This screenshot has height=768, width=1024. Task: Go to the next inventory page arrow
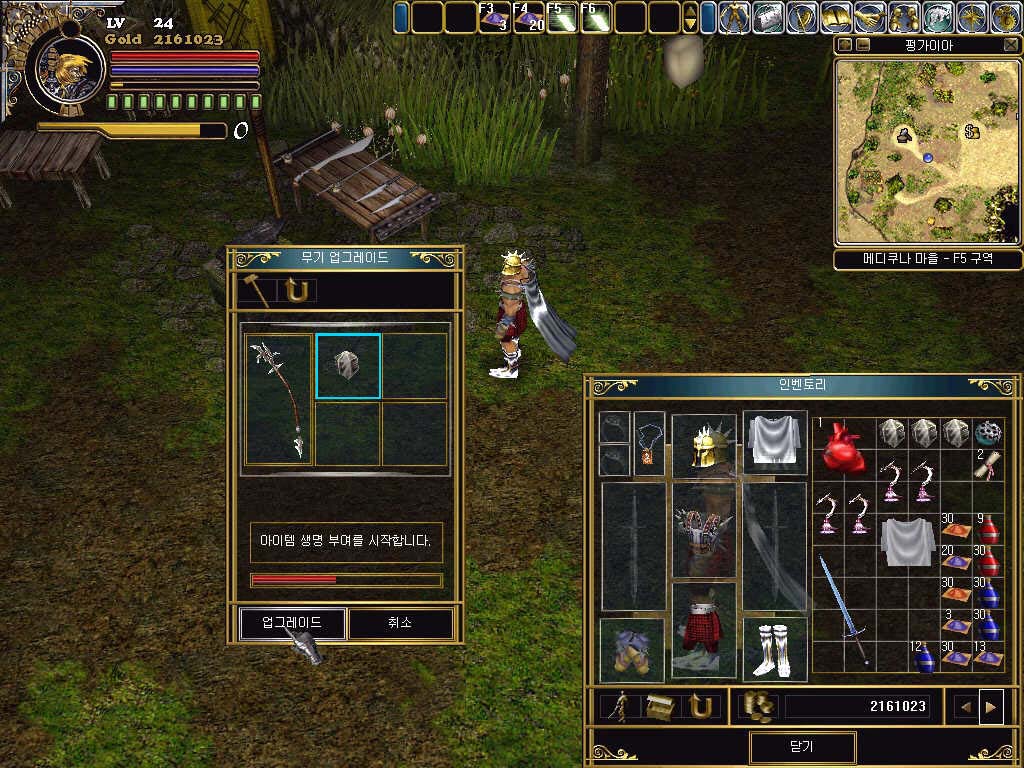(991, 707)
